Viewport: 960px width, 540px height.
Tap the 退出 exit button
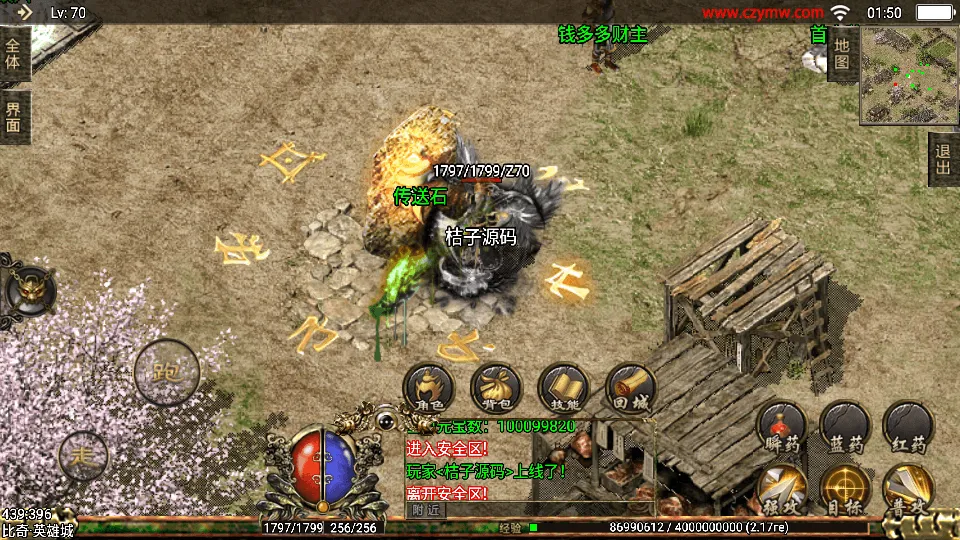pyautogui.click(x=942, y=159)
